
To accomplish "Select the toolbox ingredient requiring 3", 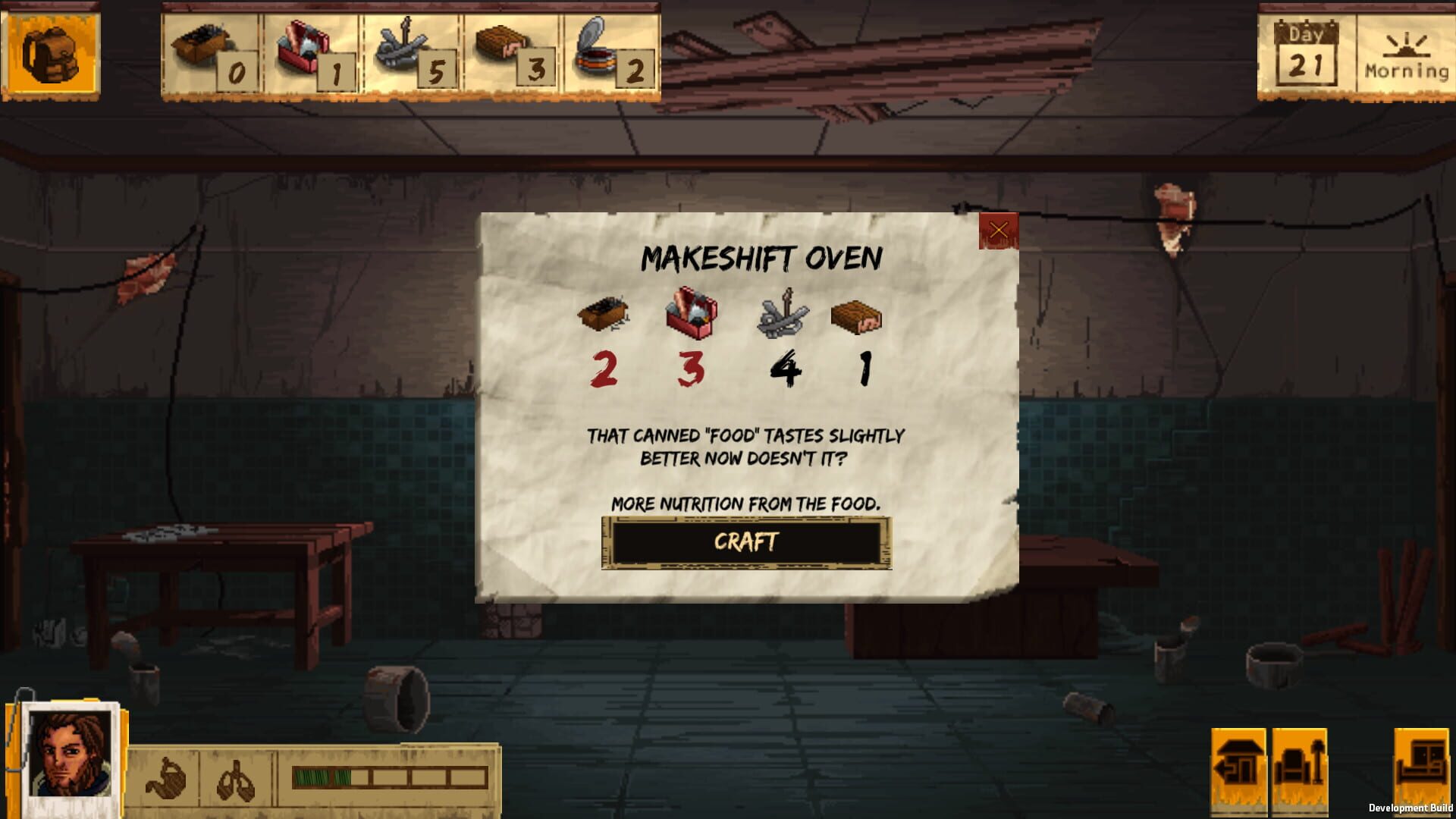I will (690, 315).
